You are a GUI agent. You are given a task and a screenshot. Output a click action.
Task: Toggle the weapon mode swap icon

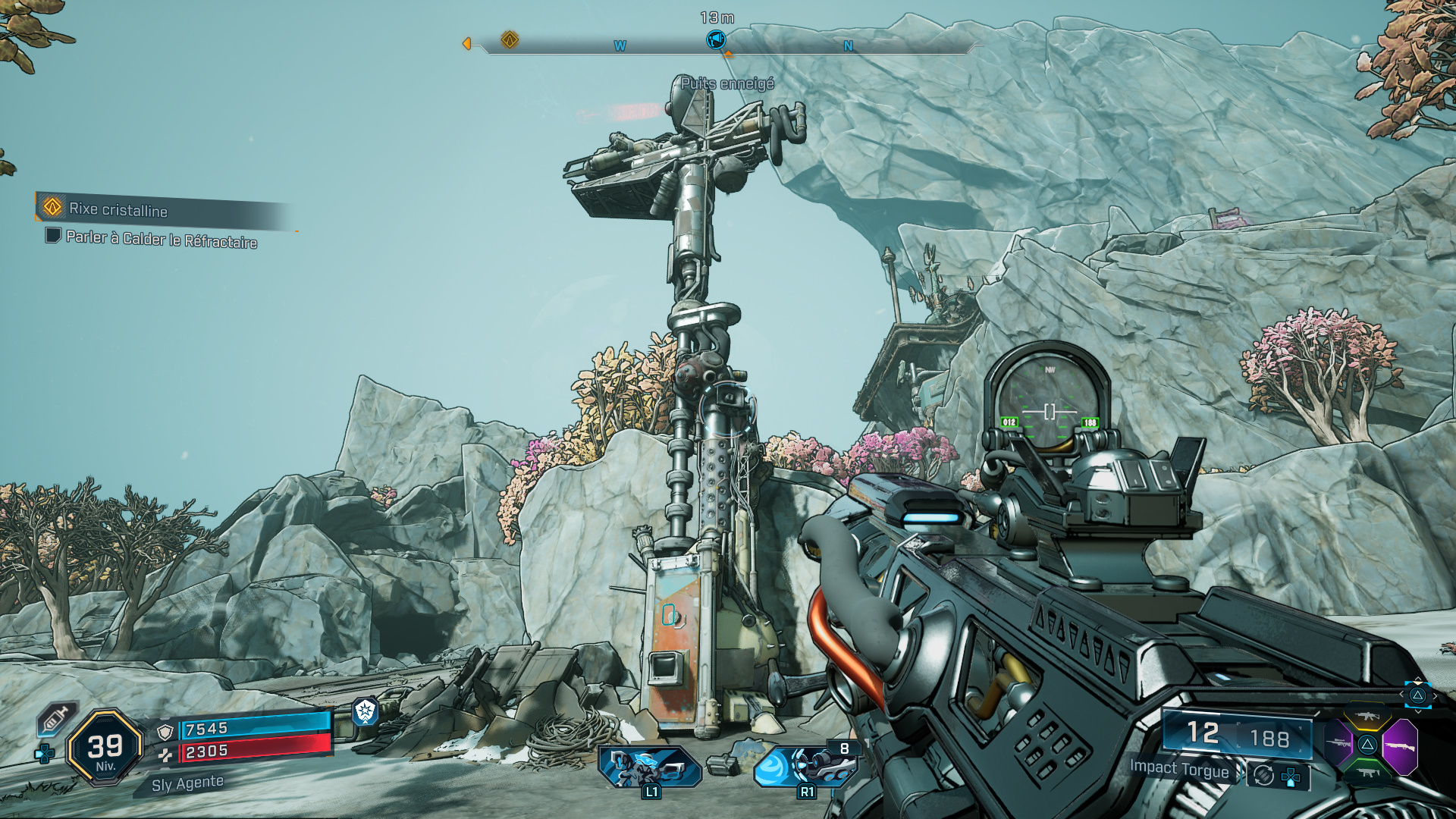tap(1263, 775)
